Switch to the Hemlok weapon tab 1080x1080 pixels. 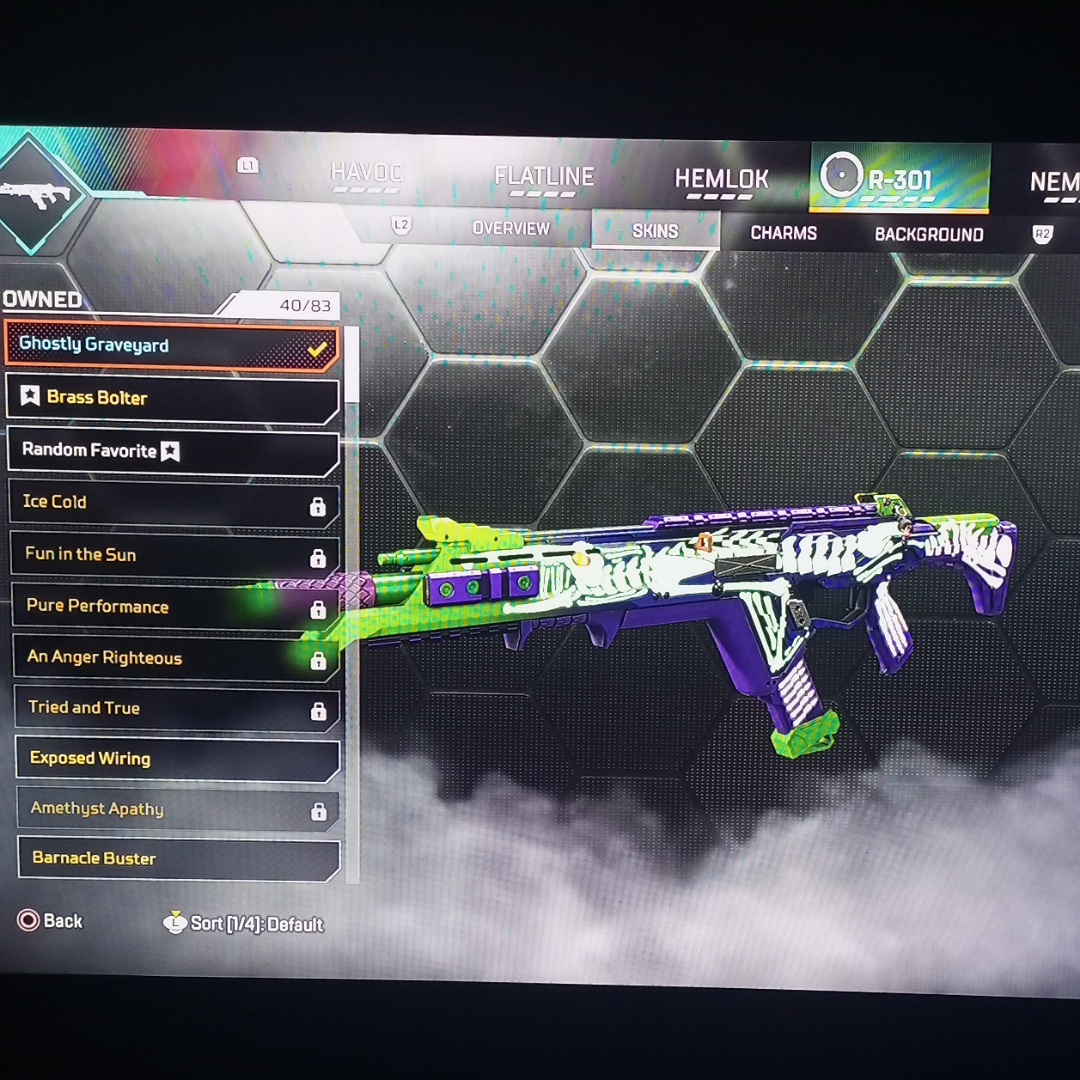pos(721,181)
